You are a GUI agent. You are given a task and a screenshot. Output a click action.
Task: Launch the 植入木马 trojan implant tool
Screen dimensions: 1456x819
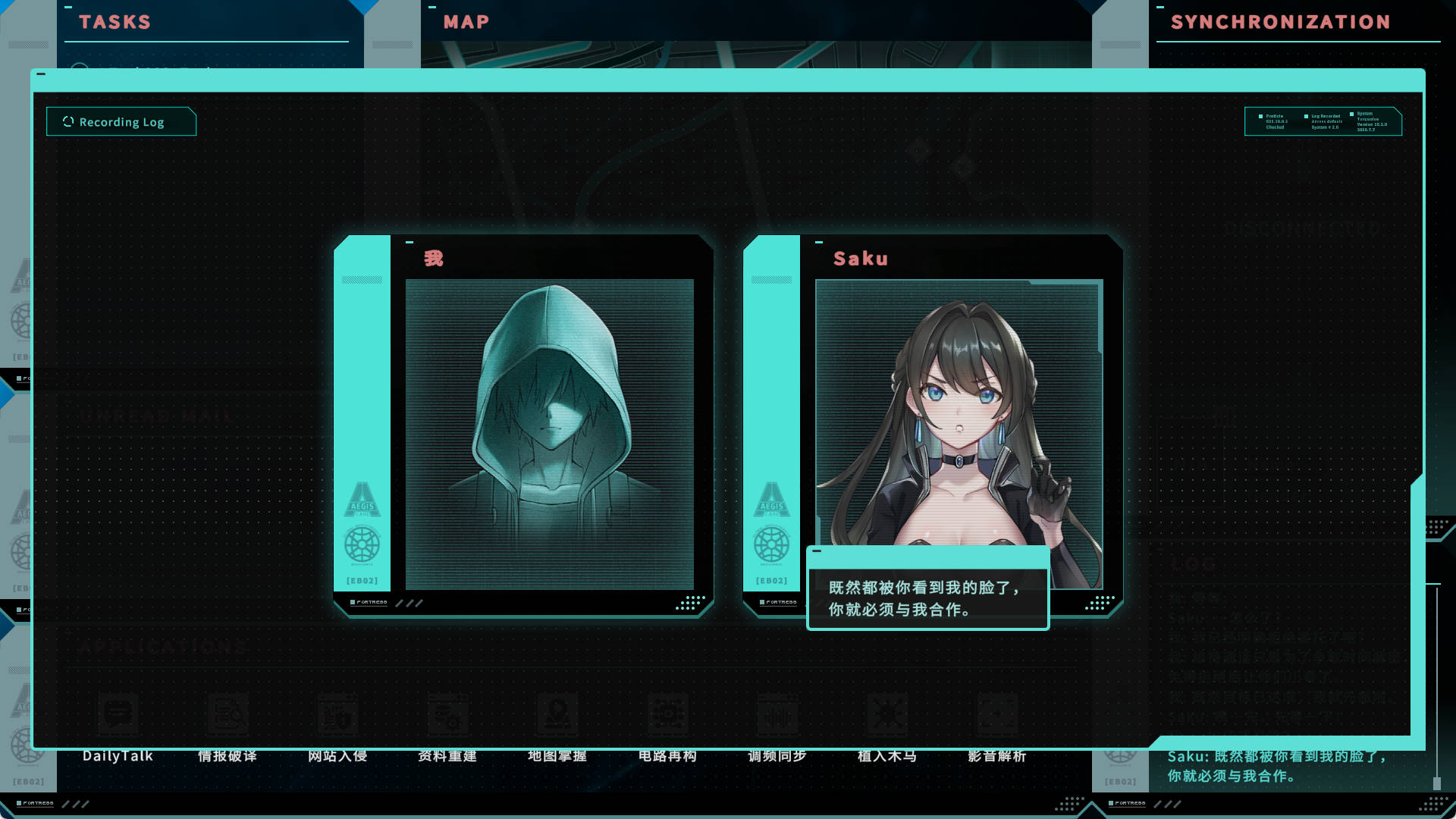click(x=887, y=714)
